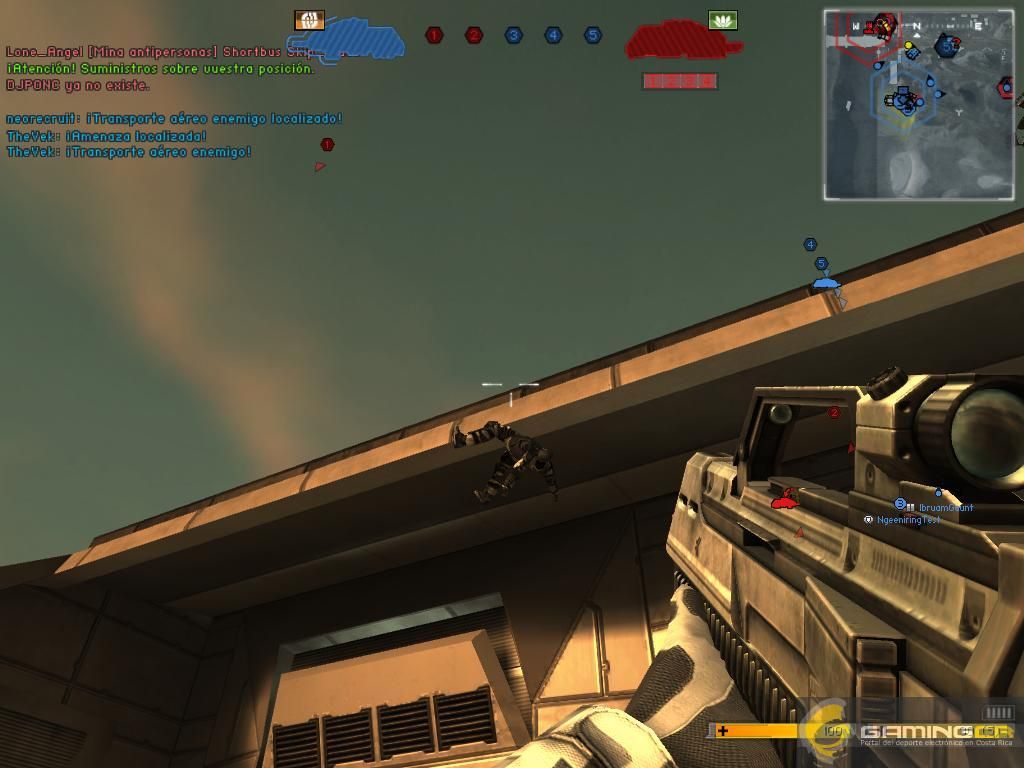Select the green PAC lotus flag icon
The width and height of the screenshot is (1024, 768).
(722, 20)
